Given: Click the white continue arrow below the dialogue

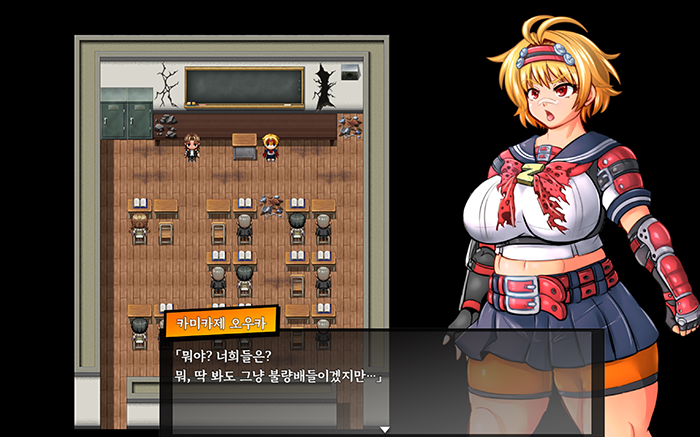Looking at the screenshot, I should coord(384,430).
